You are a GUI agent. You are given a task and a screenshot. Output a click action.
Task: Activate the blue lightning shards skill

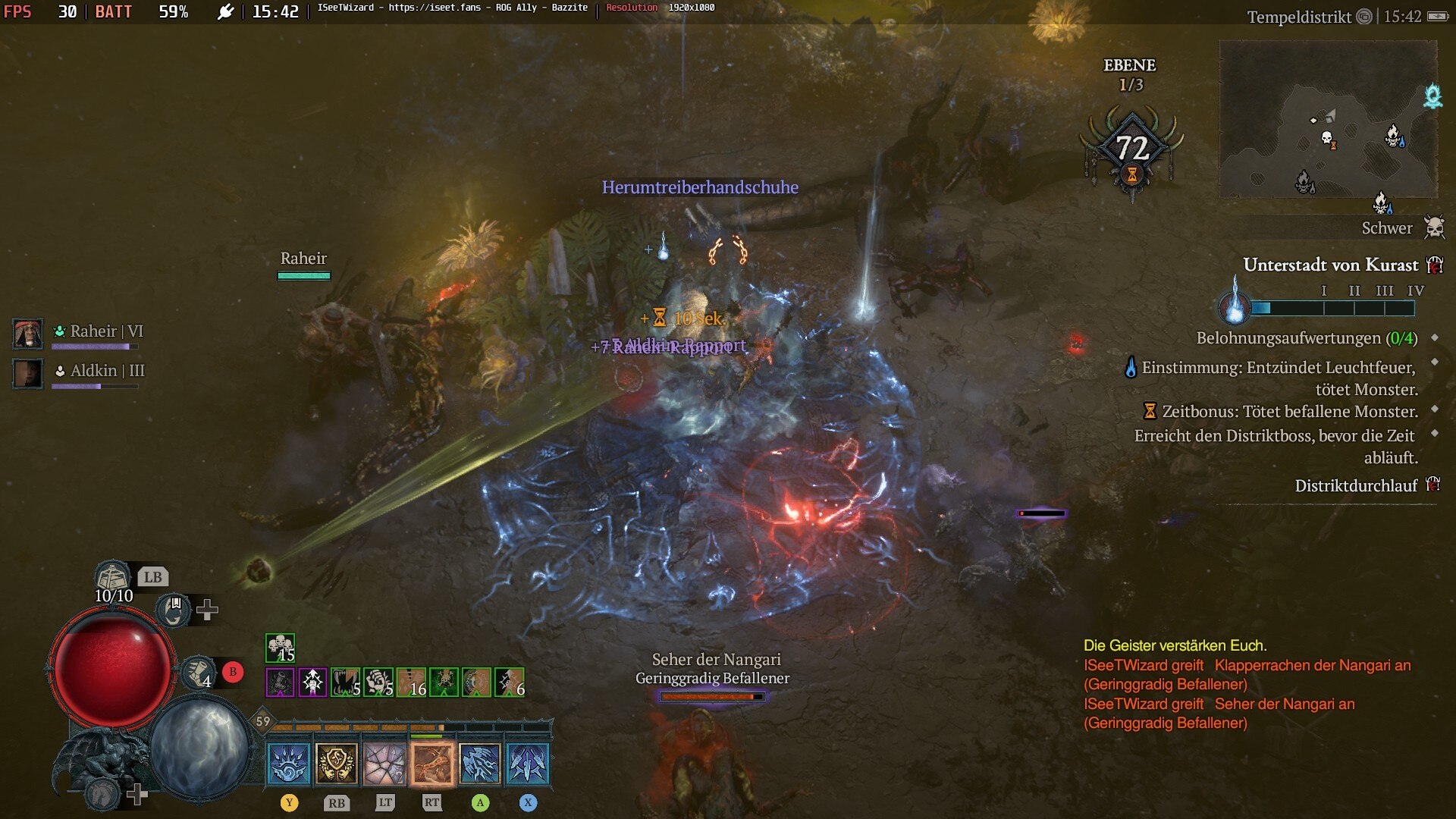pyautogui.click(x=480, y=763)
